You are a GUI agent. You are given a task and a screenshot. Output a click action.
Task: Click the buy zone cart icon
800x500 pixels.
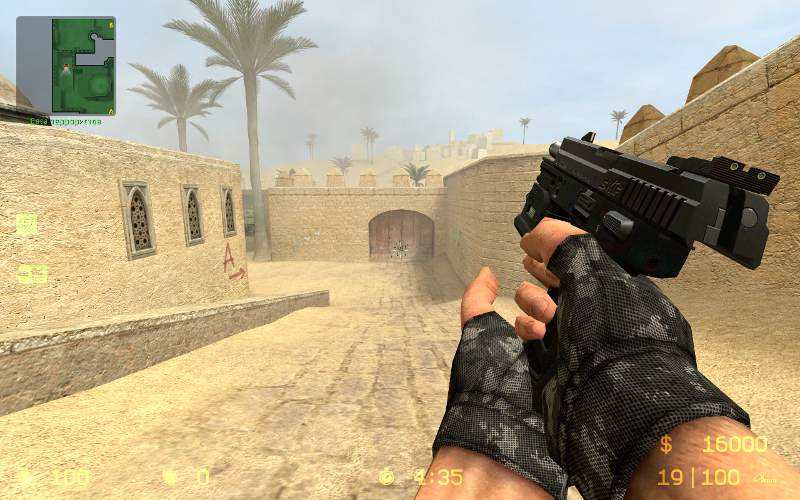pyautogui.click(x=27, y=224)
